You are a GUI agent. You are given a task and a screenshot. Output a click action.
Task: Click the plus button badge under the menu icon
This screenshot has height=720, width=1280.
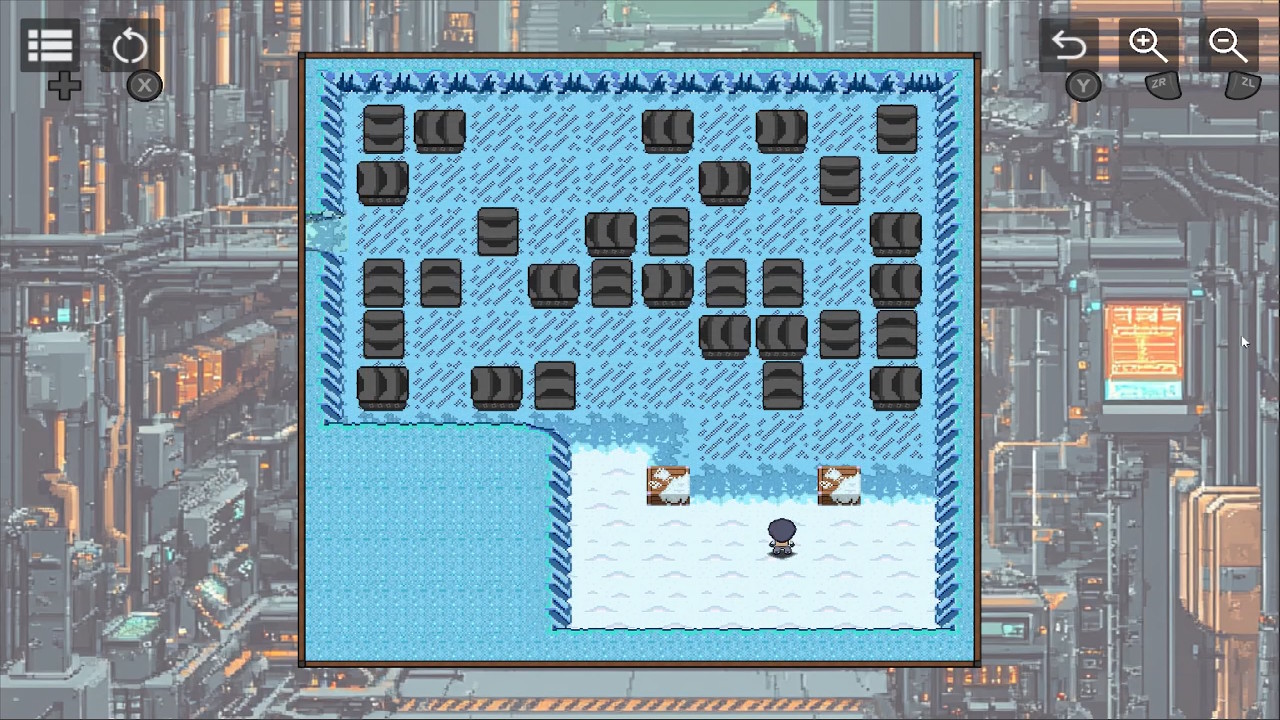(x=64, y=85)
